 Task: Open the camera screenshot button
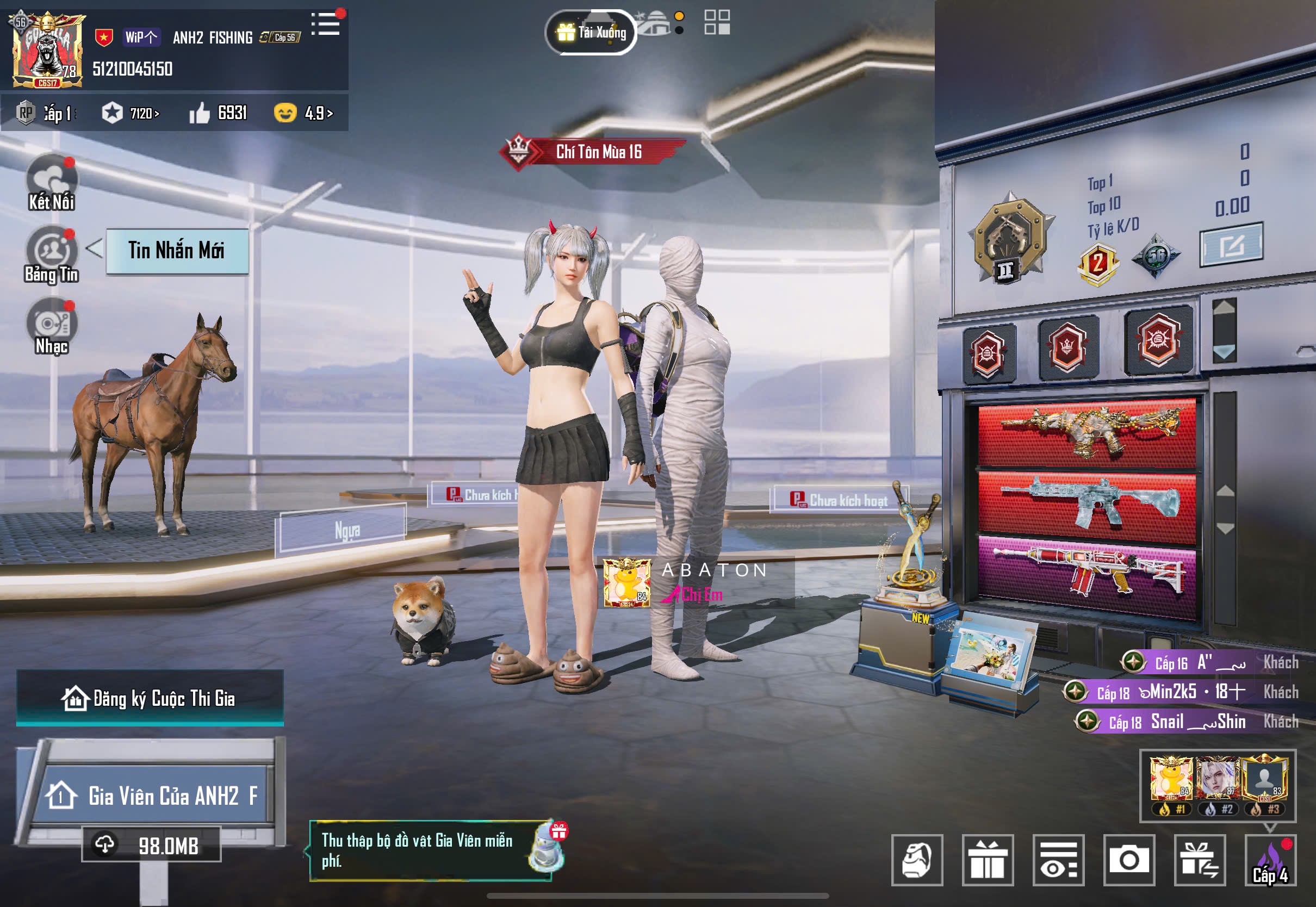pos(1129,860)
